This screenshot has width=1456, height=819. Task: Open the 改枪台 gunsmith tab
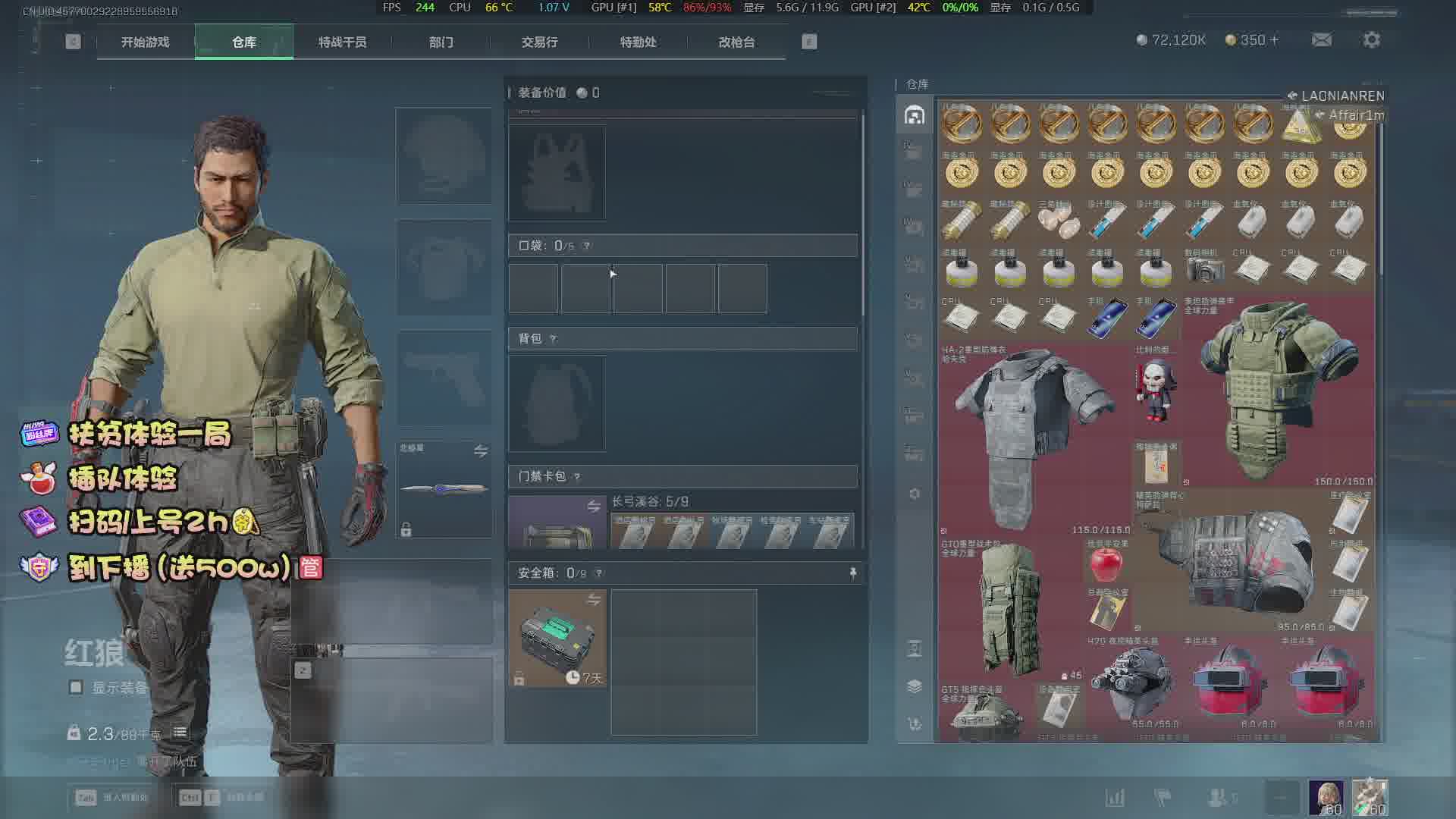click(736, 42)
